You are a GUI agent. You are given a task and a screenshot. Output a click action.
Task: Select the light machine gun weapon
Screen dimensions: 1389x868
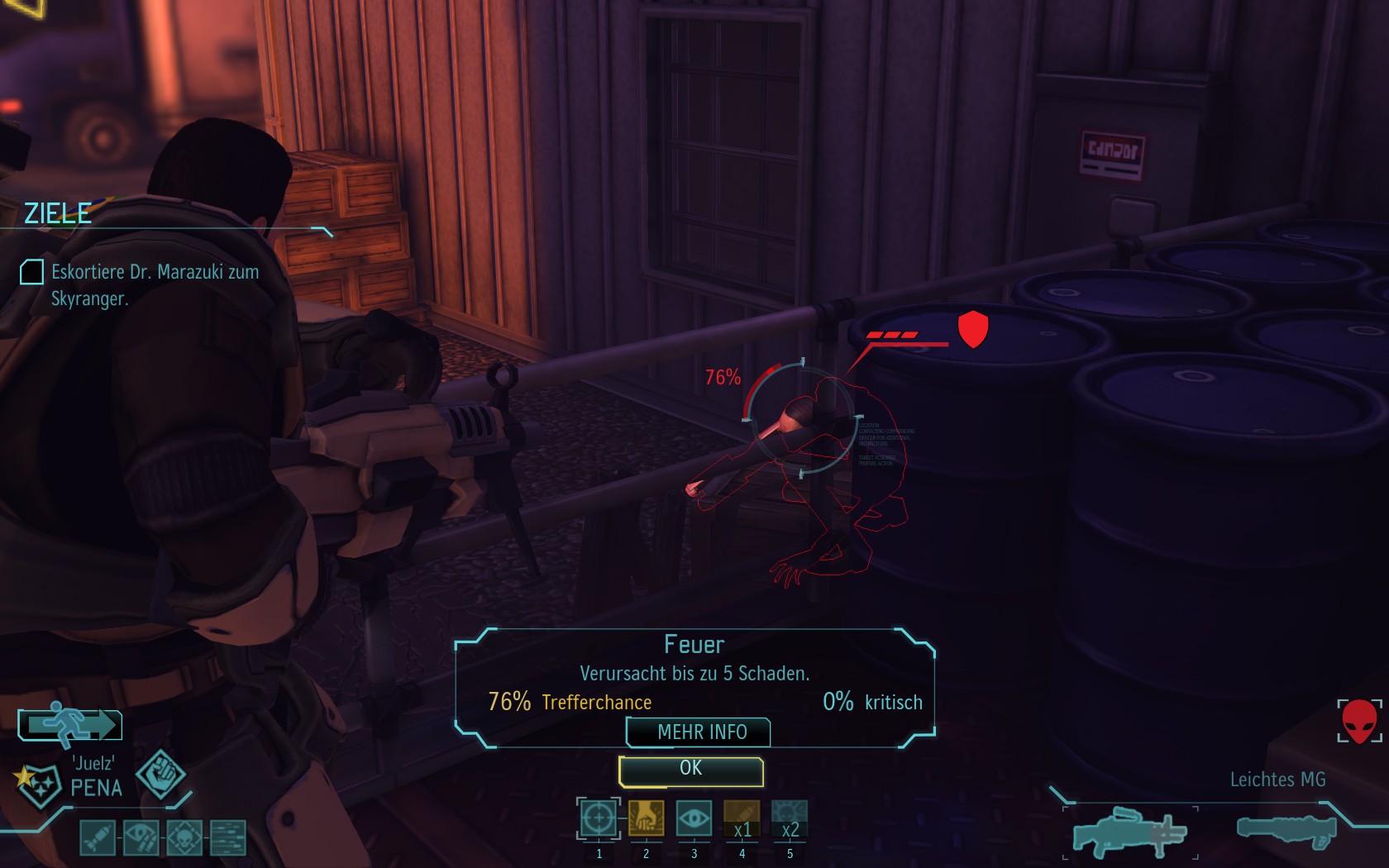1130,832
